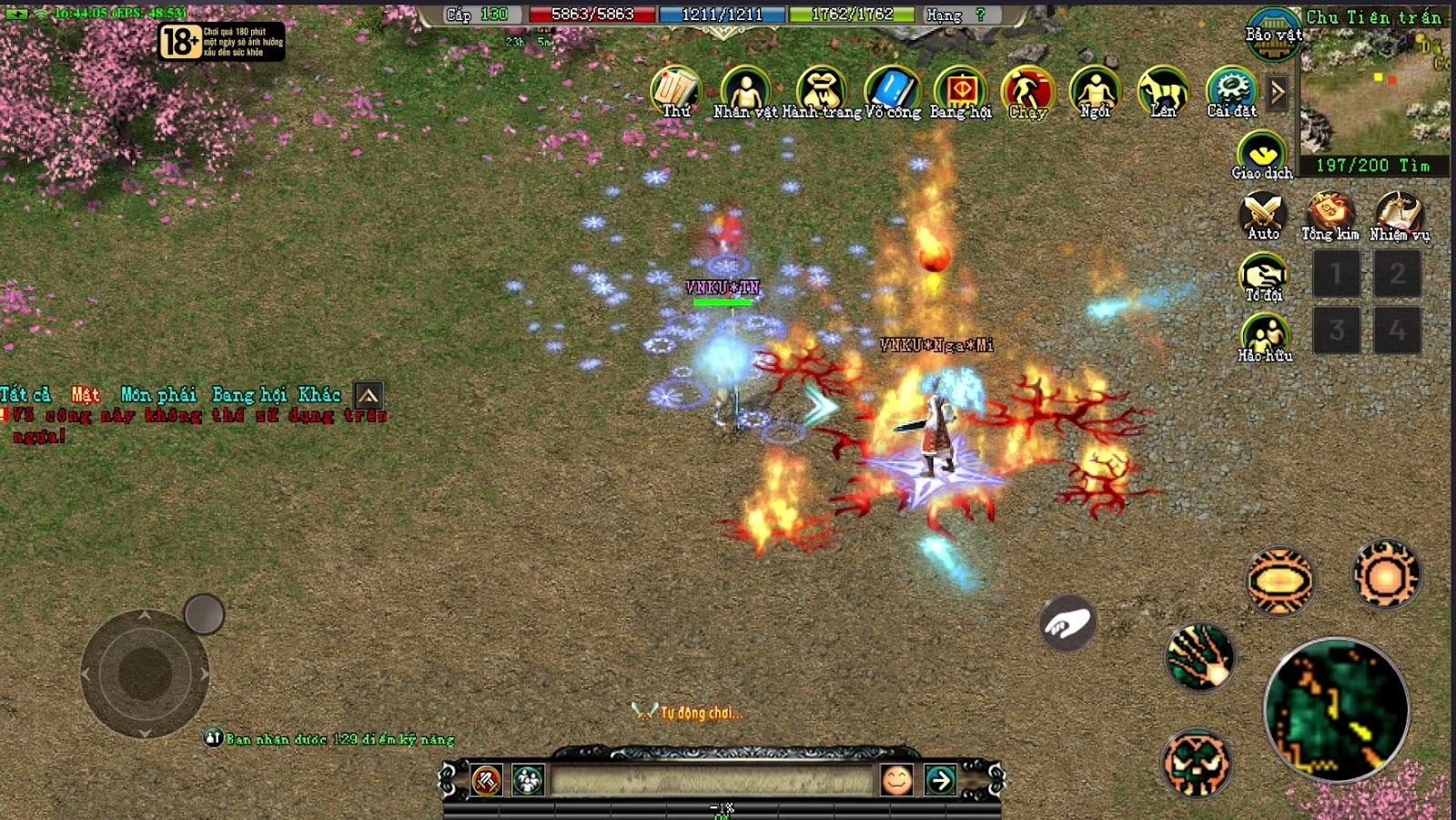The height and width of the screenshot is (820, 1456).
Task: Show the Võ công skills book
Action: [x=892, y=91]
